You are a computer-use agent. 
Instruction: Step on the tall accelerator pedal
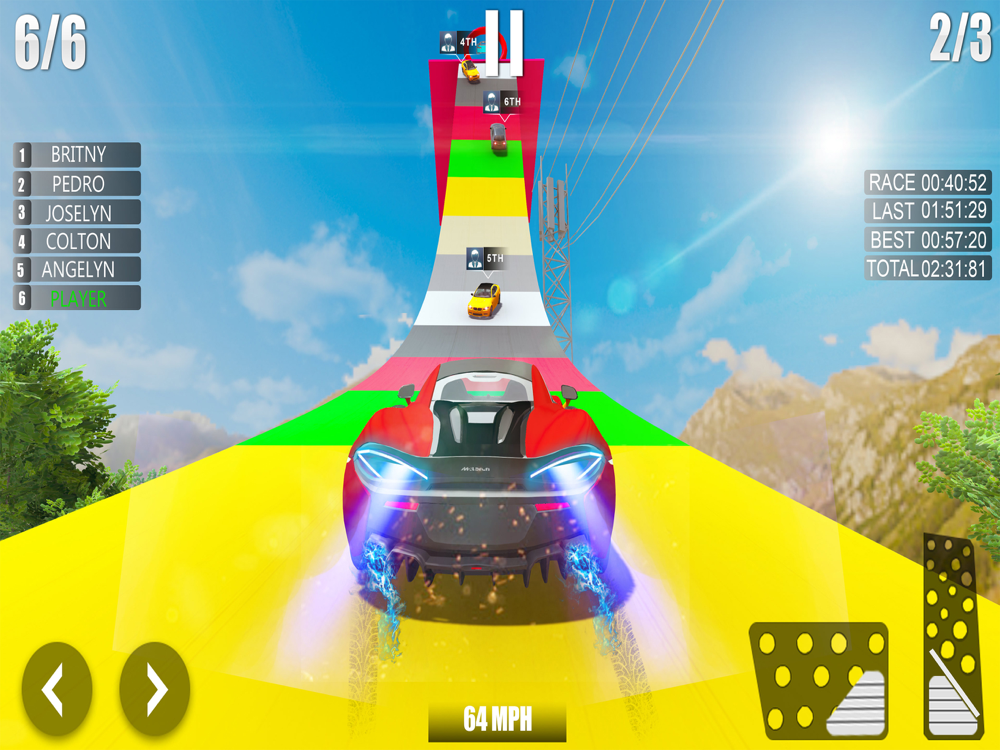[950, 635]
